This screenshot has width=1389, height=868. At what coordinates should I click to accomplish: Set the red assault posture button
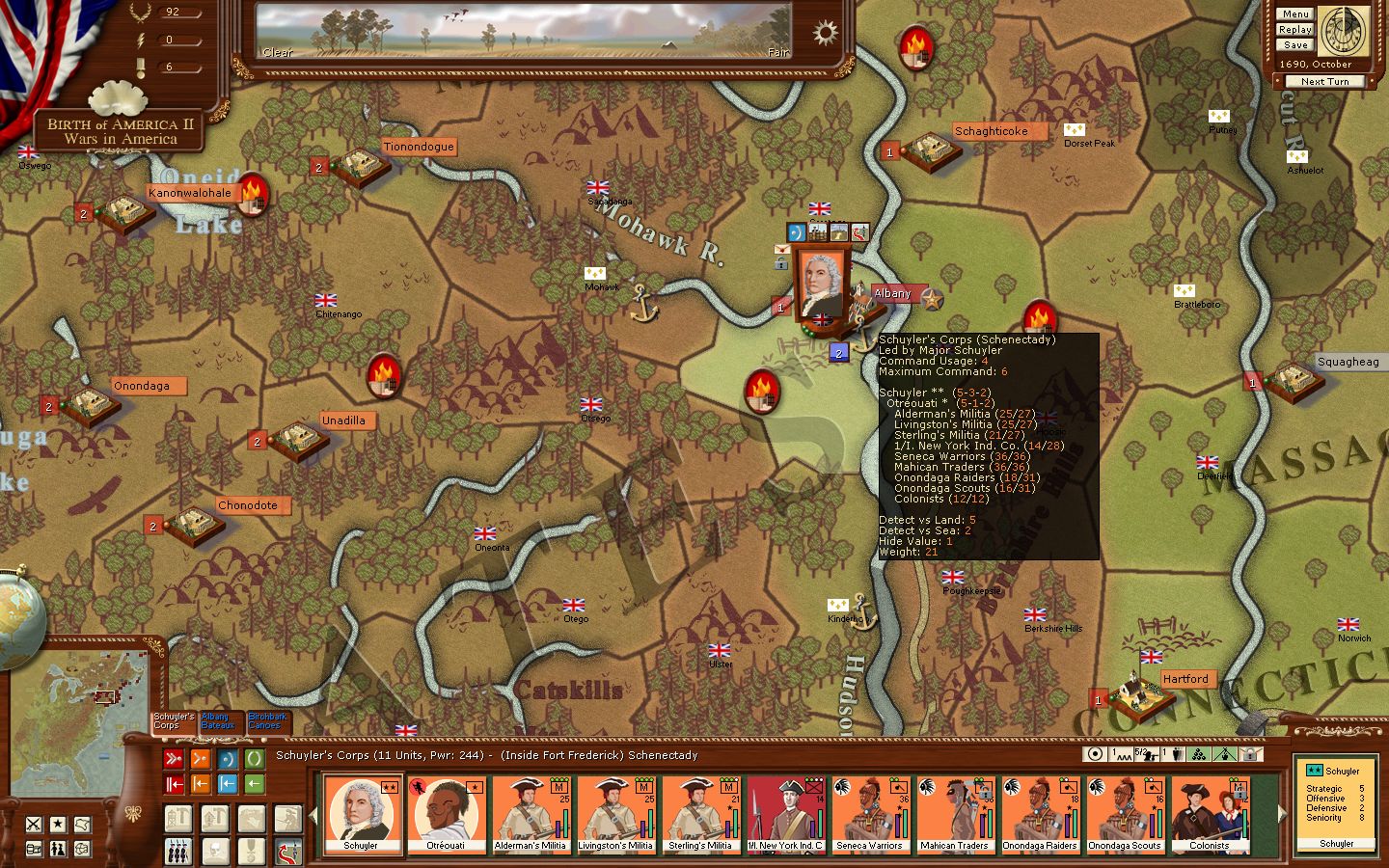click(174, 759)
